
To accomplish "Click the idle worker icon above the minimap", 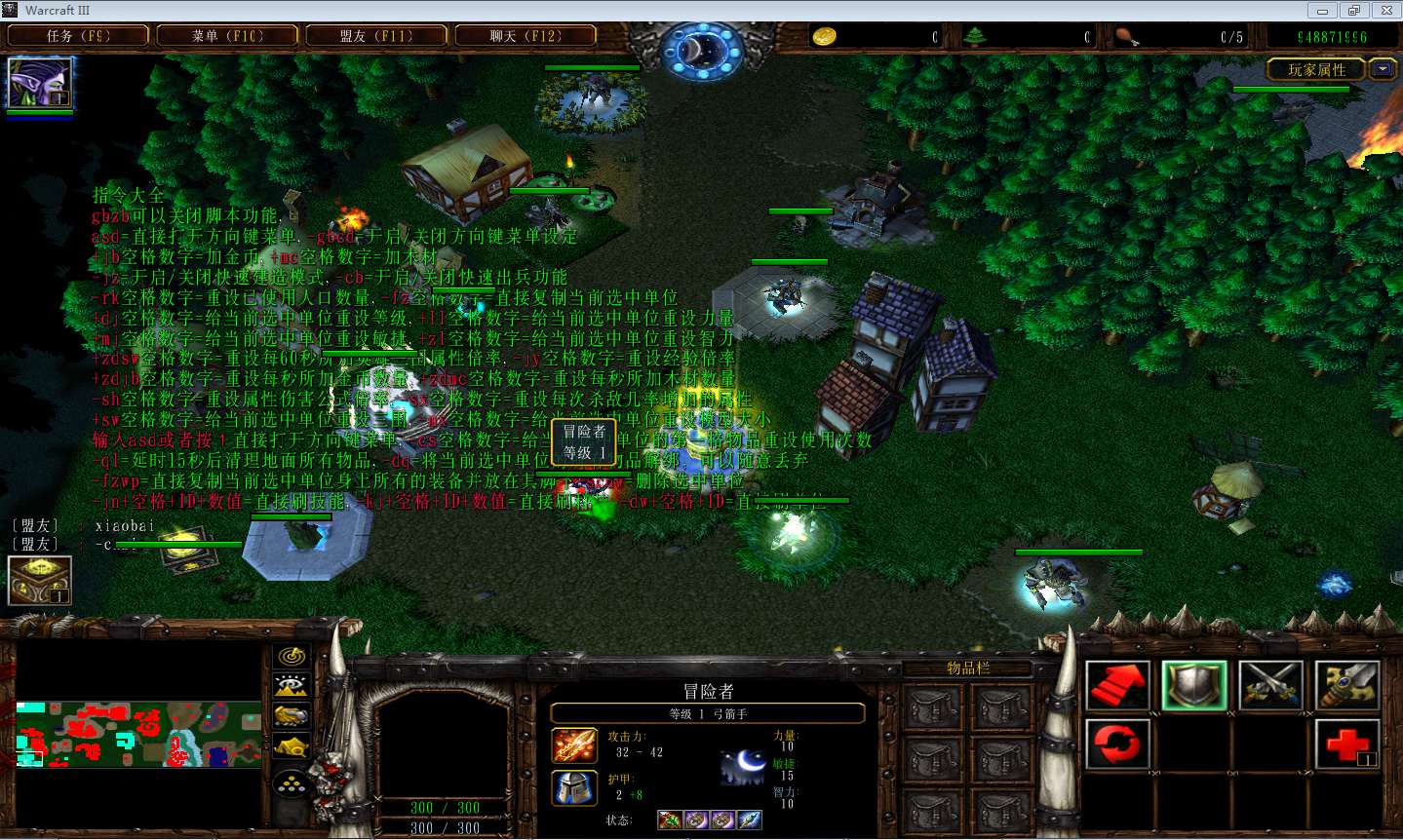I will click(39, 580).
